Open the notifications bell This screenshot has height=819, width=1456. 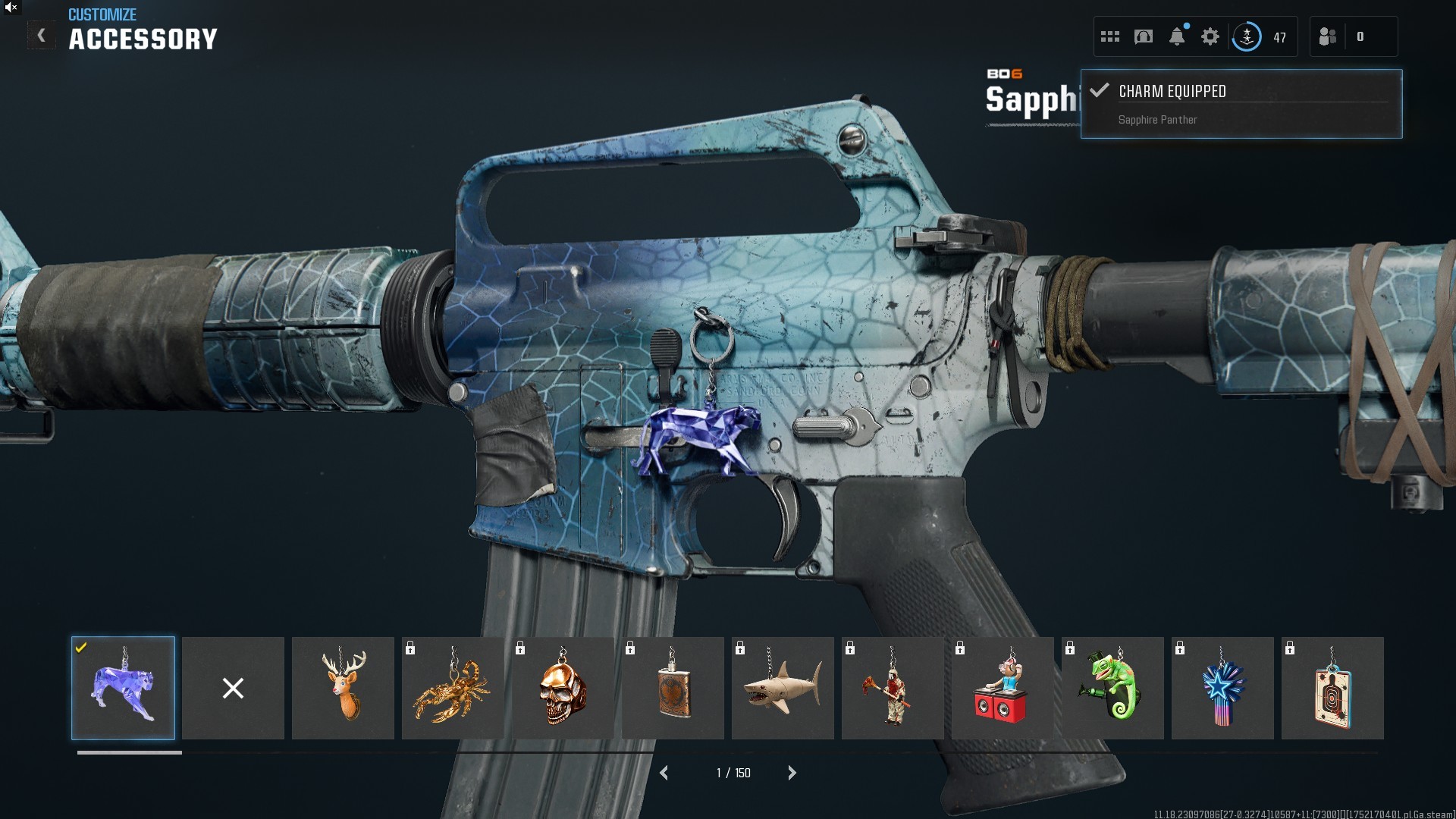(1177, 36)
